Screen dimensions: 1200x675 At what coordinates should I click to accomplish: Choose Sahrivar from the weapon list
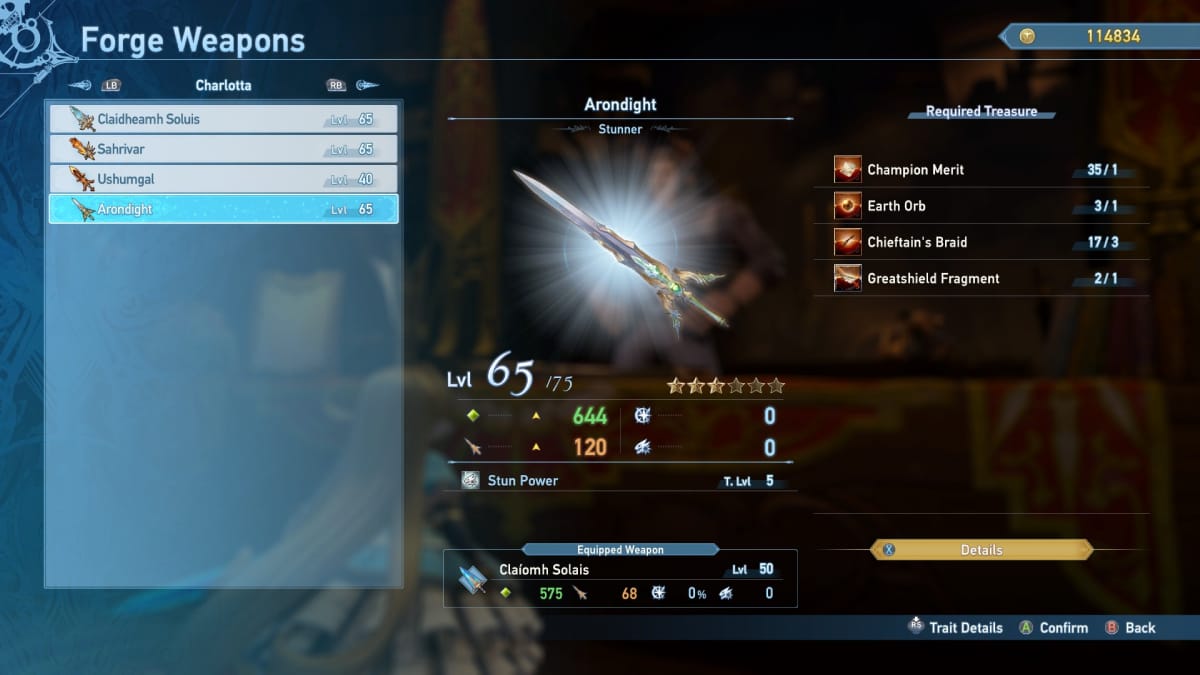click(223, 149)
